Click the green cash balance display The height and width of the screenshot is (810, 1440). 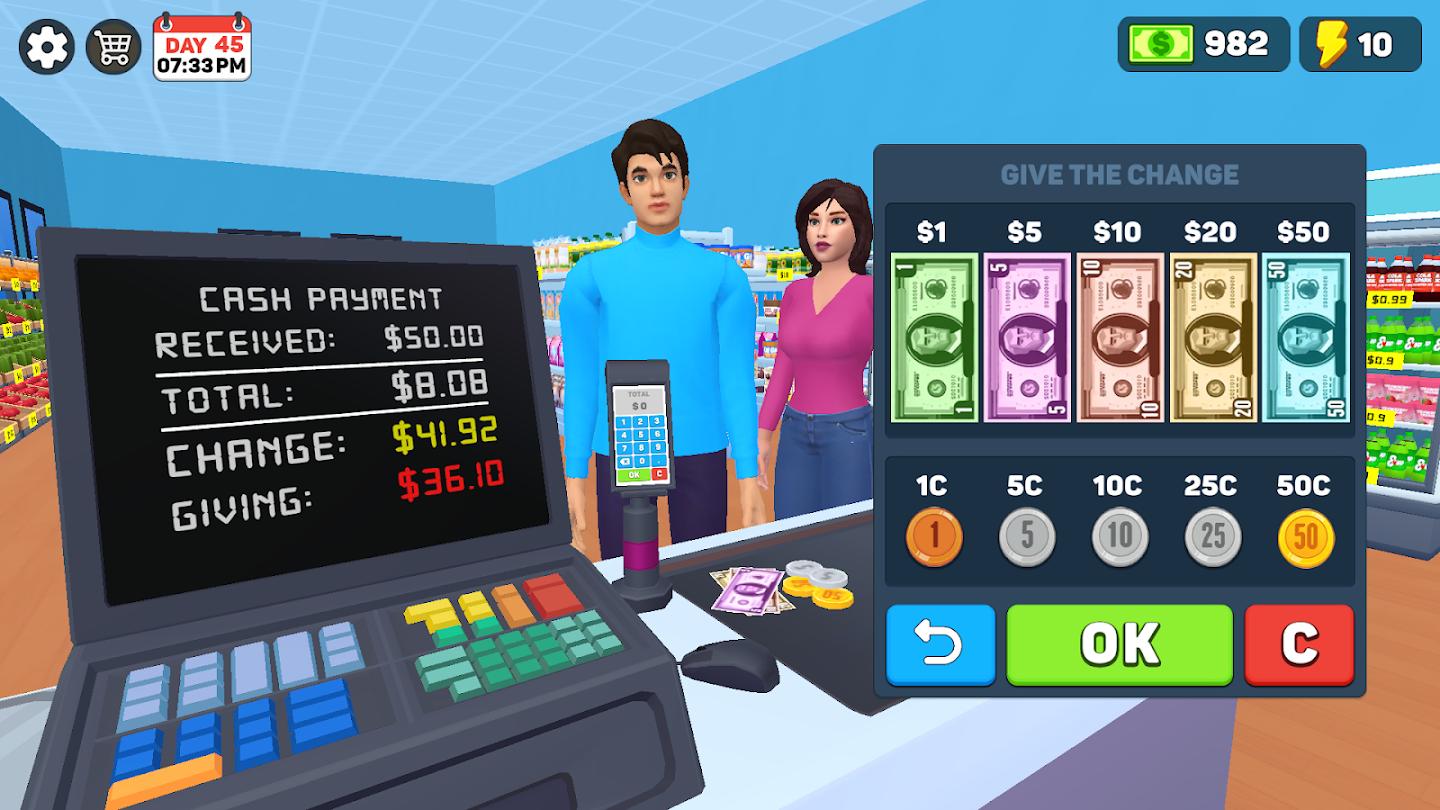[x=1203, y=43]
